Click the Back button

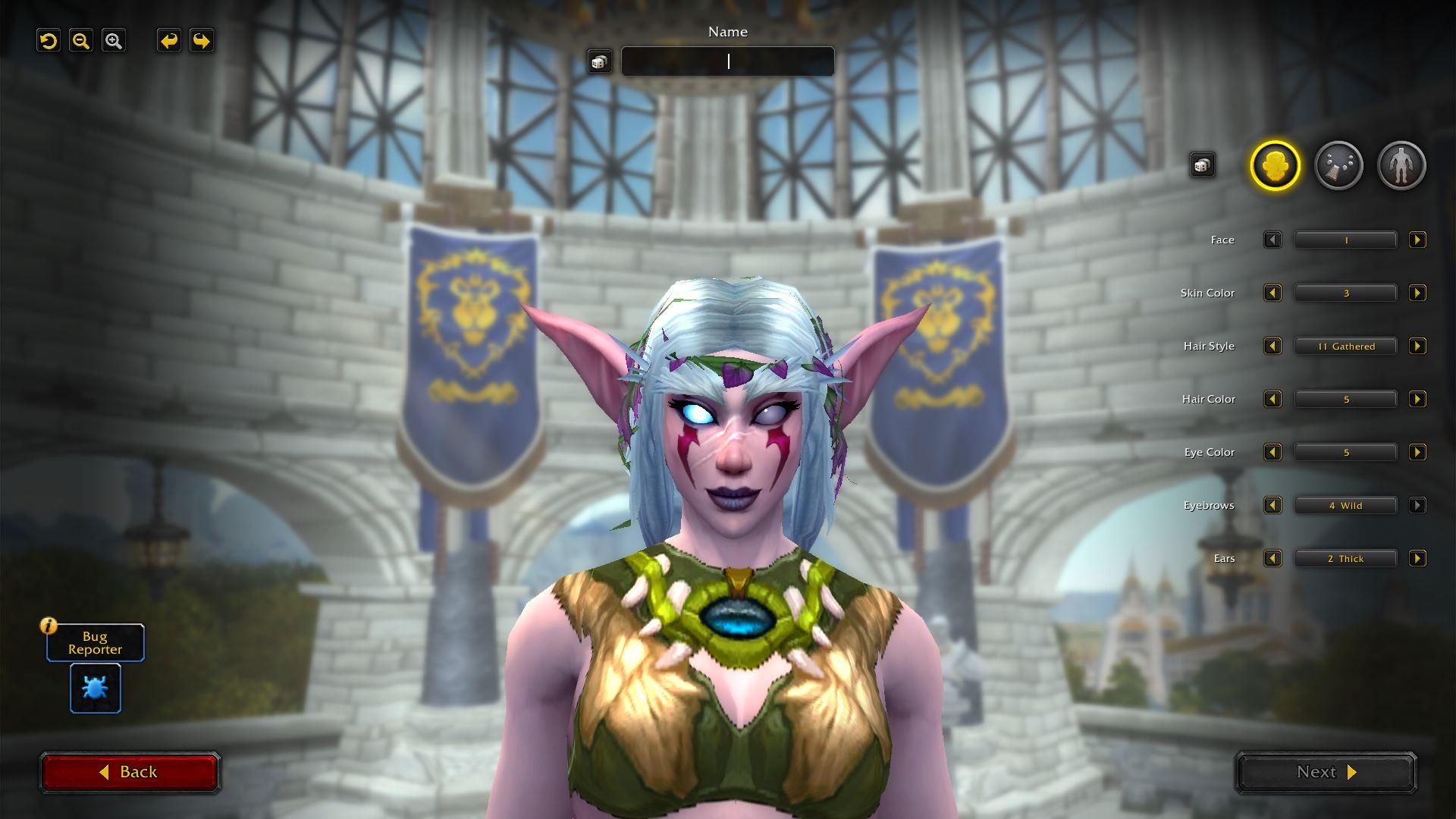[x=130, y=772]
